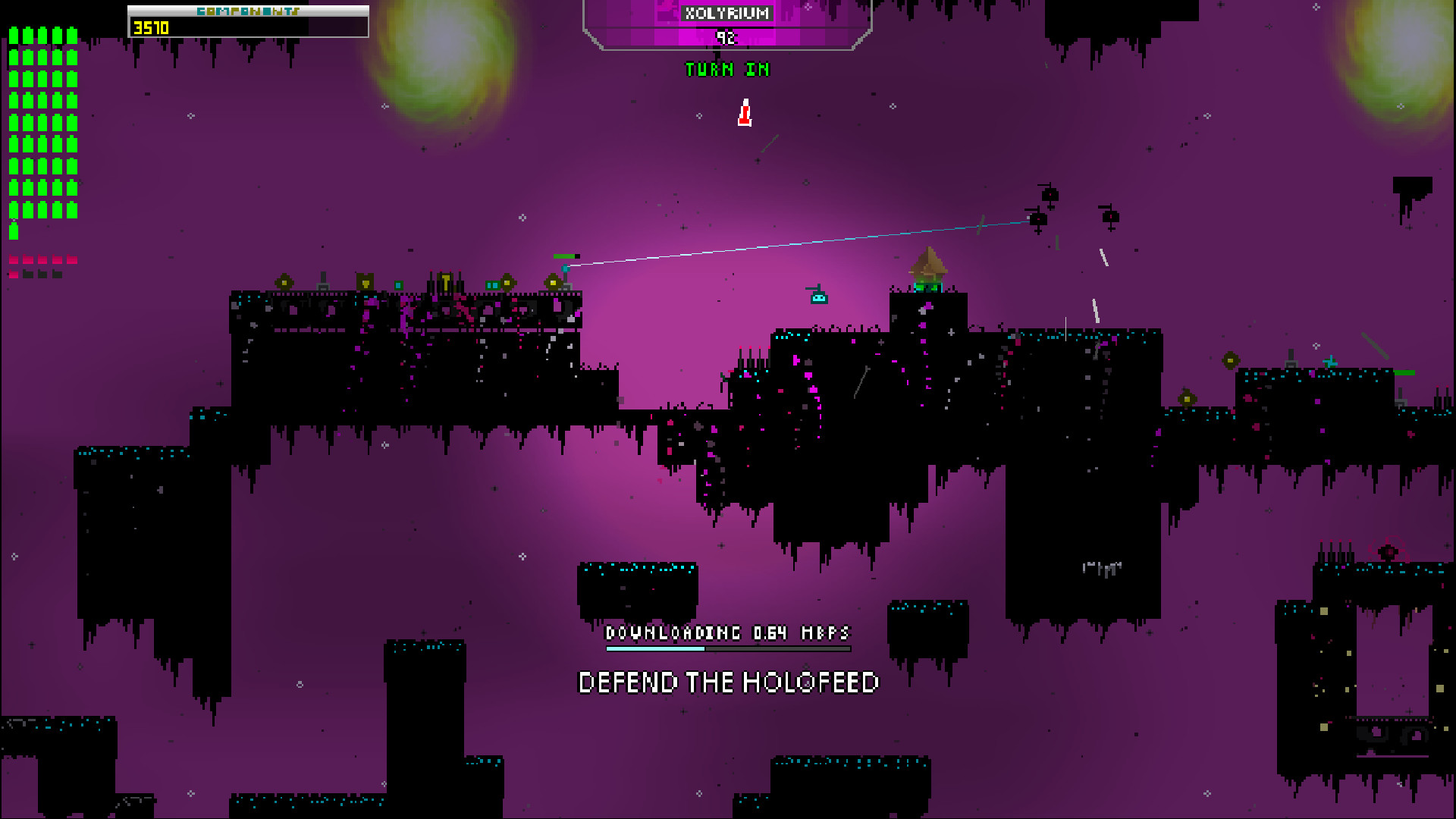This screenshot has height=819, width=1456.
Task: Click the small green health bar above the left turret
Action: click(565, 257)
